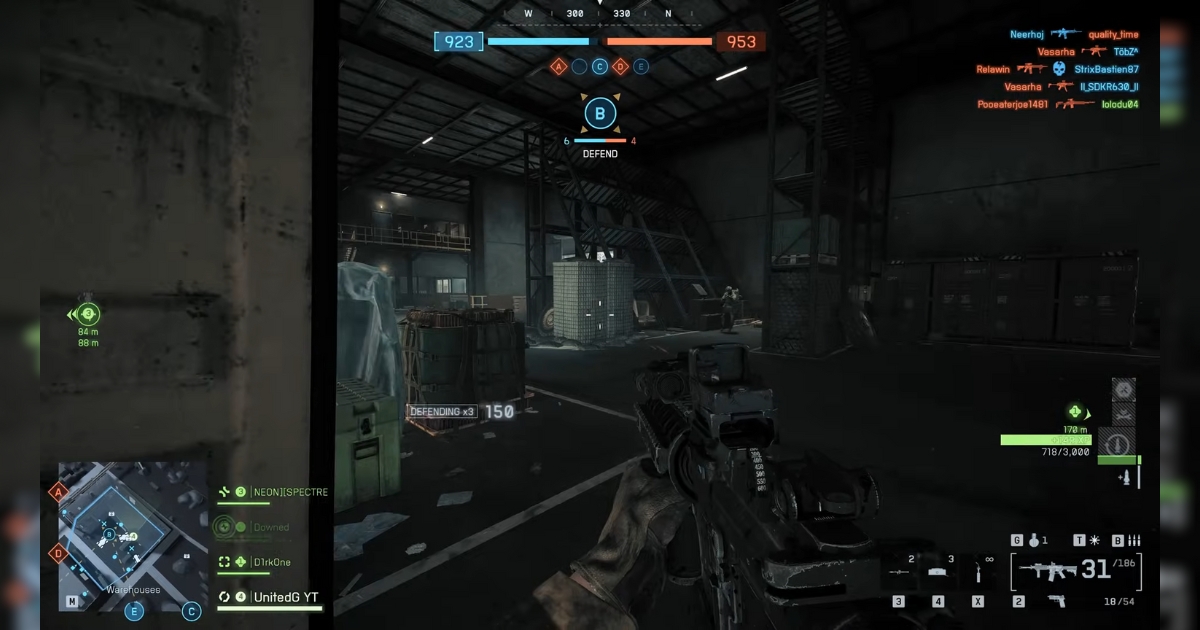This screenshot has width=1200, height=630.
Task: Choose objective C in the objective row
Action: pos(600,67)
